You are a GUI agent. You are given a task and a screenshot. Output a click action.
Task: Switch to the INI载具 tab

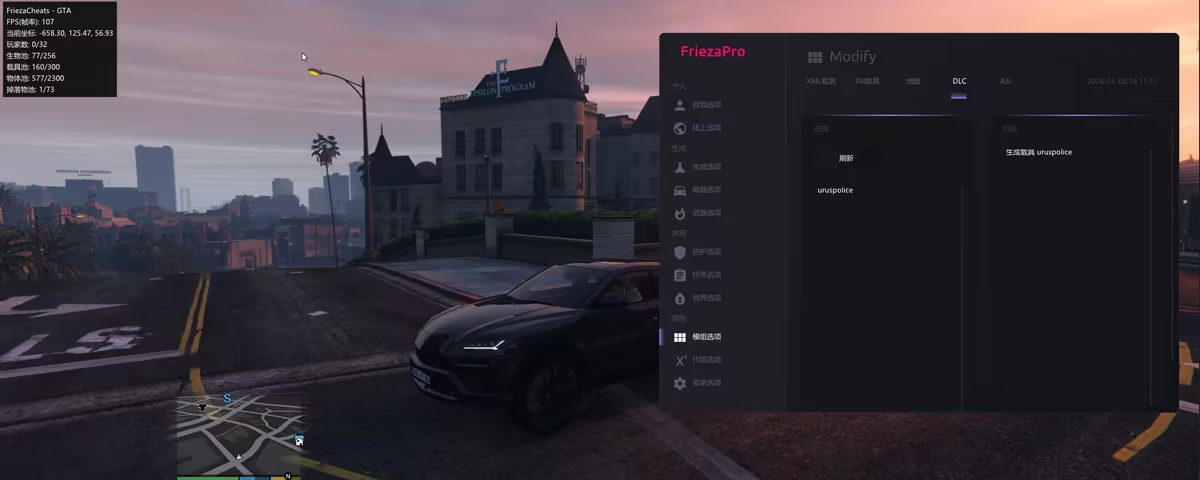click(x=867, y=81)
